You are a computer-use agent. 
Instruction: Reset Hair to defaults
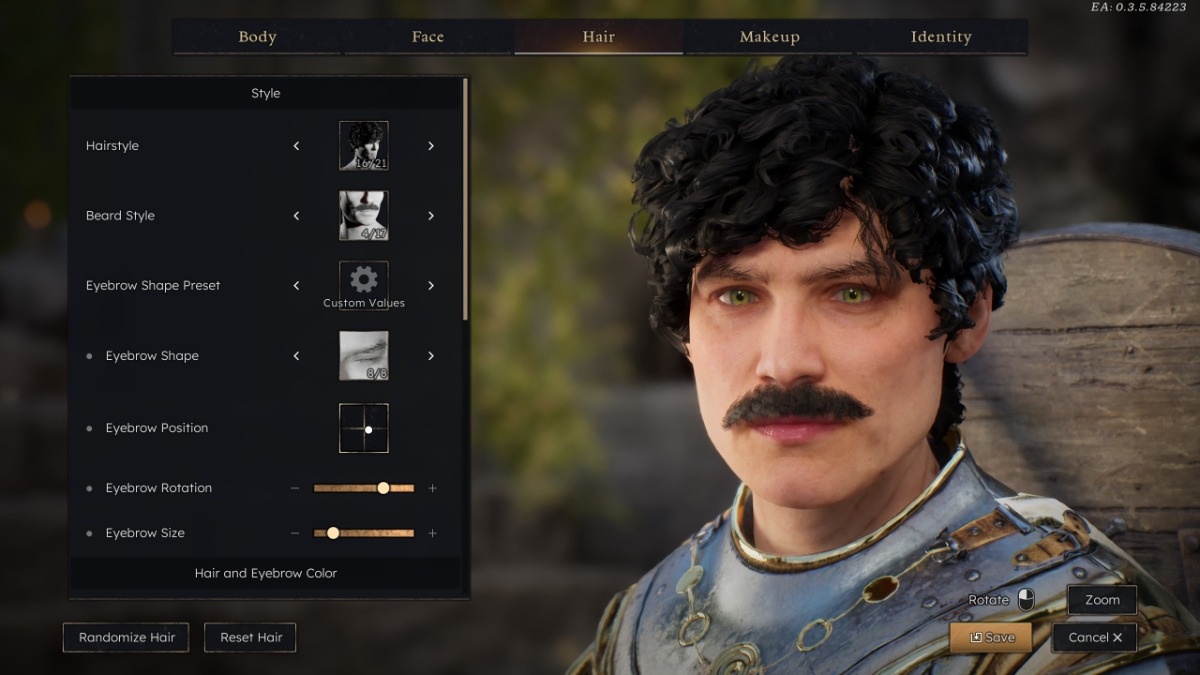[x=250, y=637]
